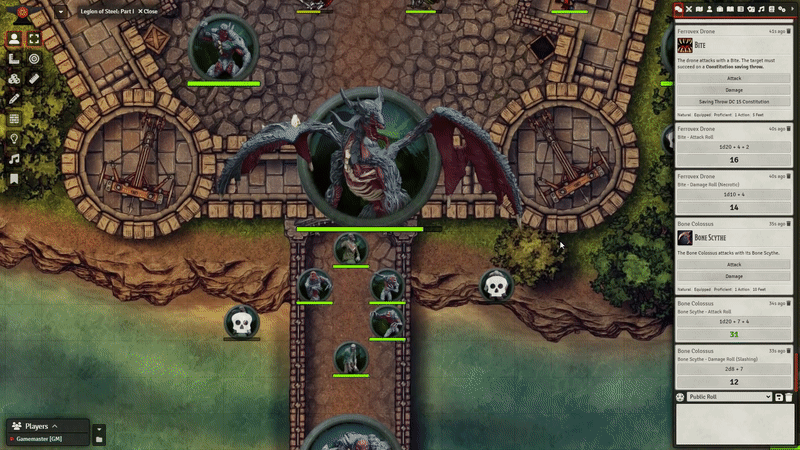This screenshot has width=800, height=450.
Task: Delete the Ferrovex Drone Bite chat message
Action: (789, 31)
